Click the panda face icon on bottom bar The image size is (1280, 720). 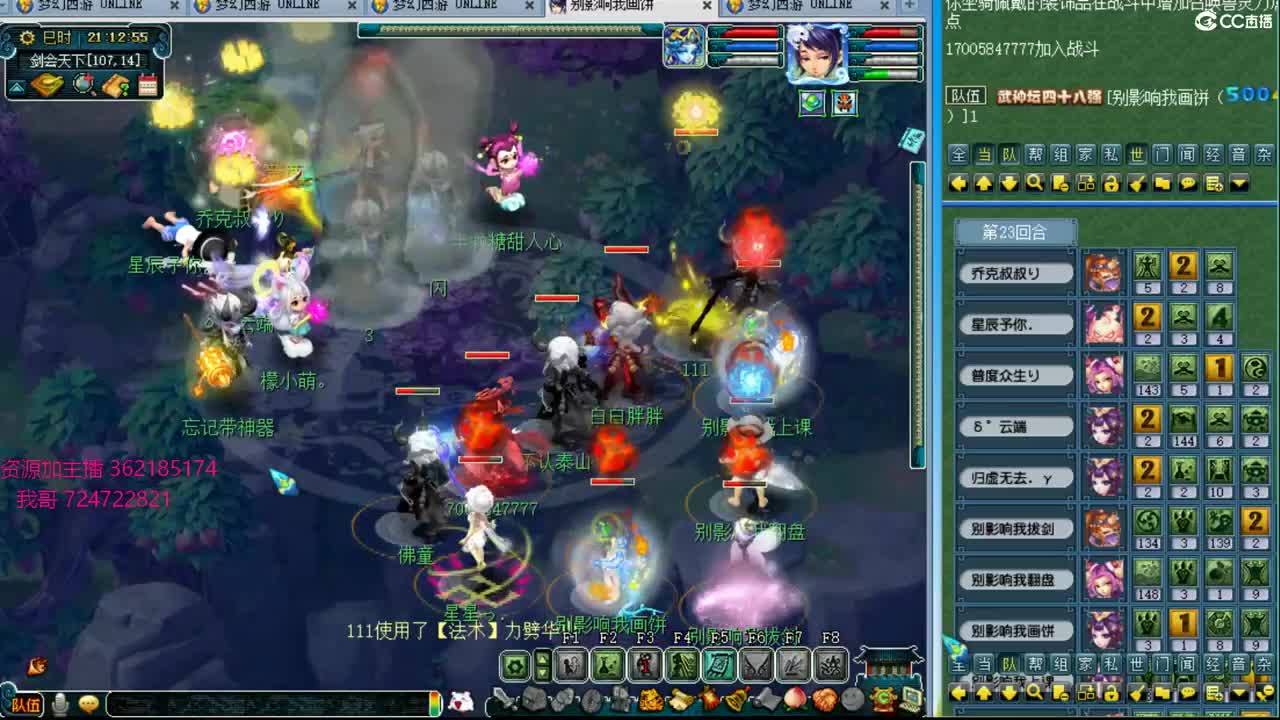pos(461,702)
